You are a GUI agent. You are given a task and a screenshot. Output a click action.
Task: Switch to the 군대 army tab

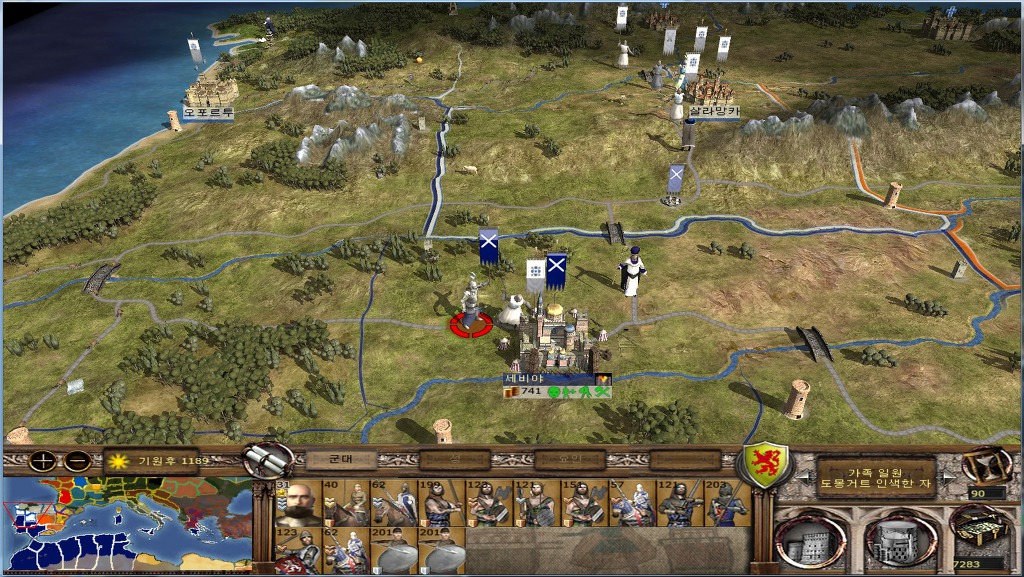tap(333, 460)
